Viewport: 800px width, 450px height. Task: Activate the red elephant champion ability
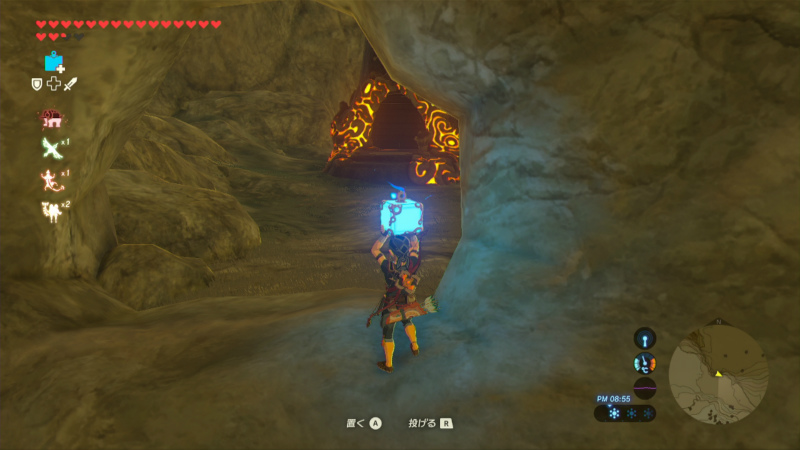coord(50,118)
